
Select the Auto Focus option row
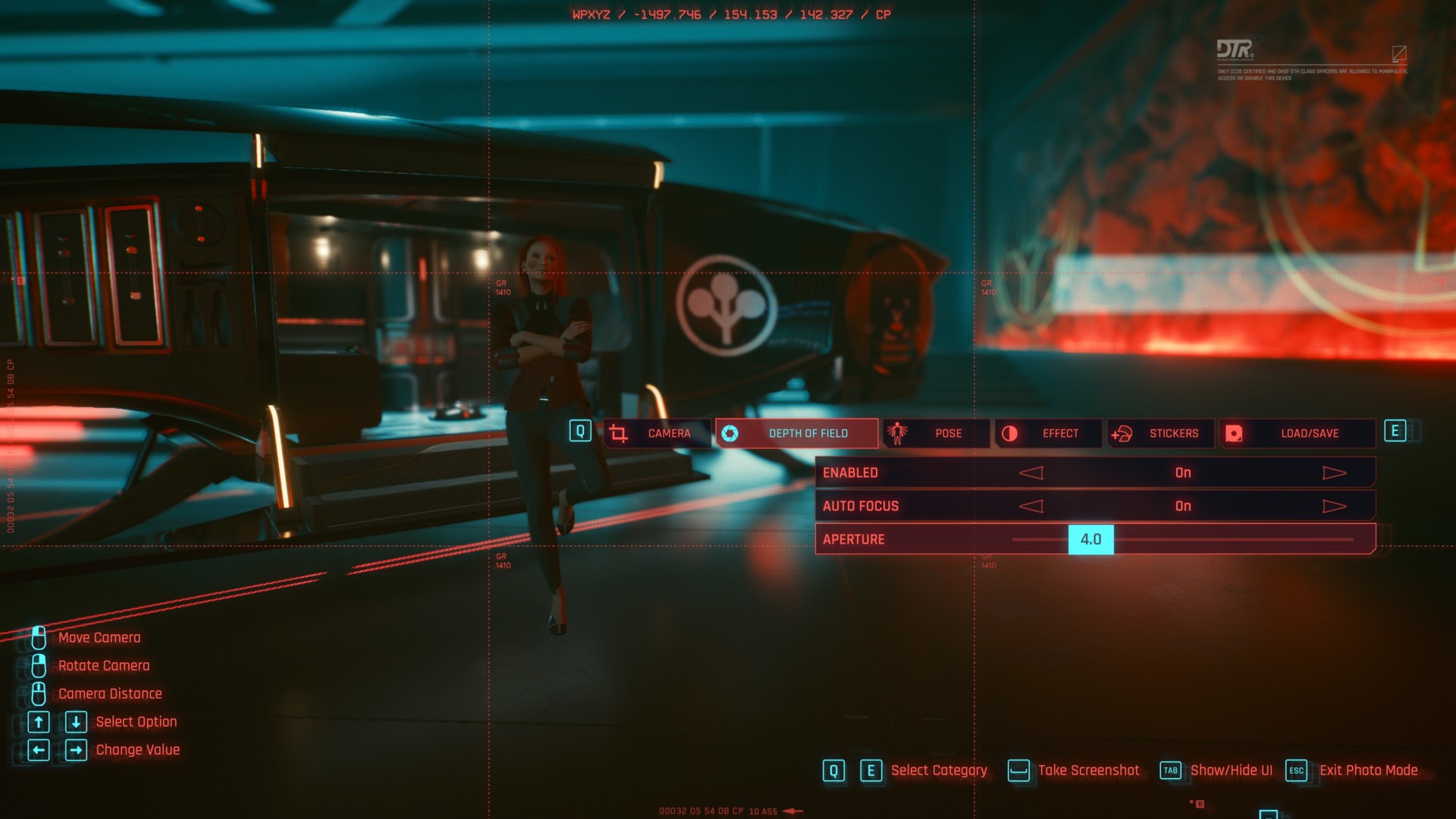tap(910, 506)
